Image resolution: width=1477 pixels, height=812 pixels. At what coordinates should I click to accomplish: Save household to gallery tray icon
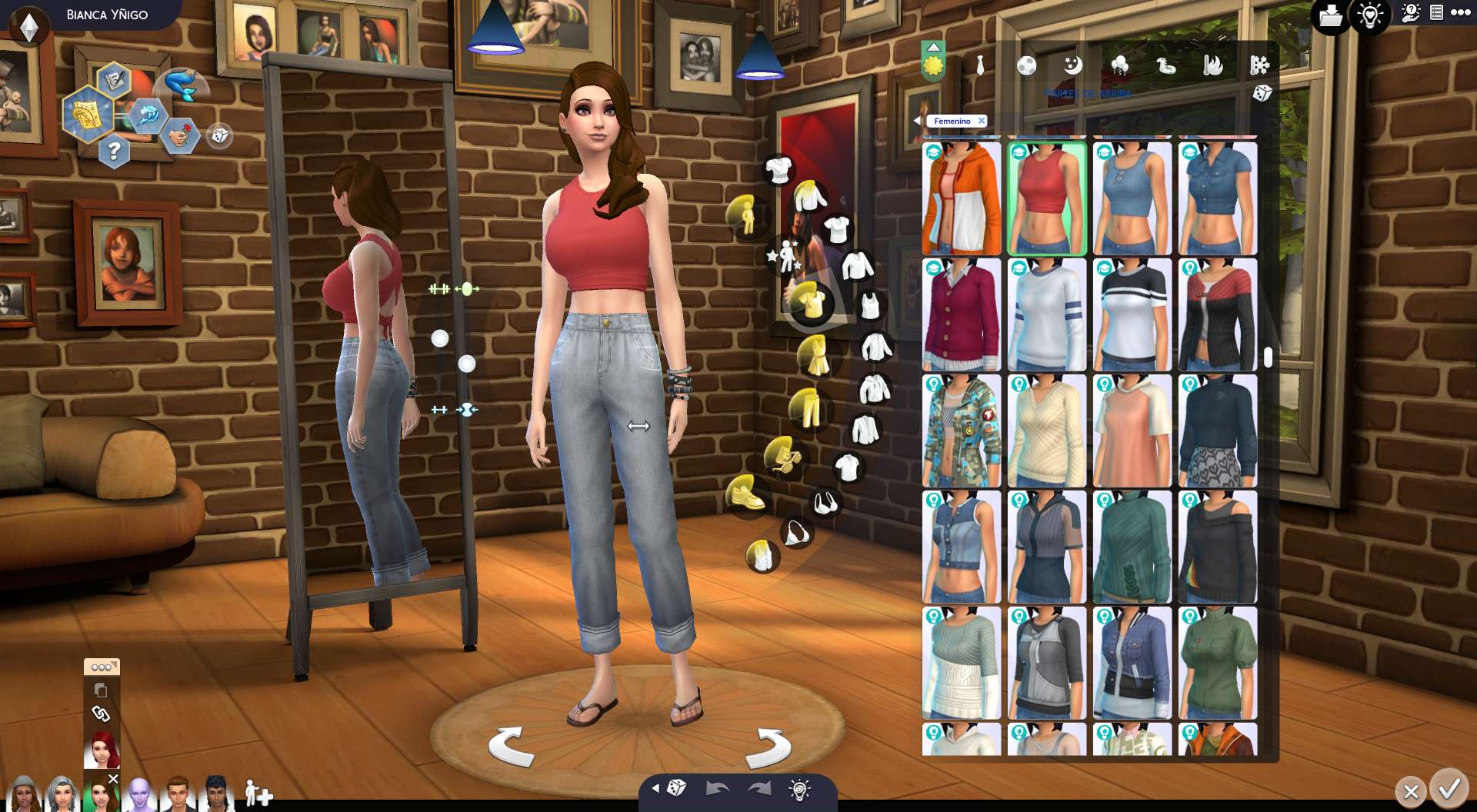click(1331, 15)
